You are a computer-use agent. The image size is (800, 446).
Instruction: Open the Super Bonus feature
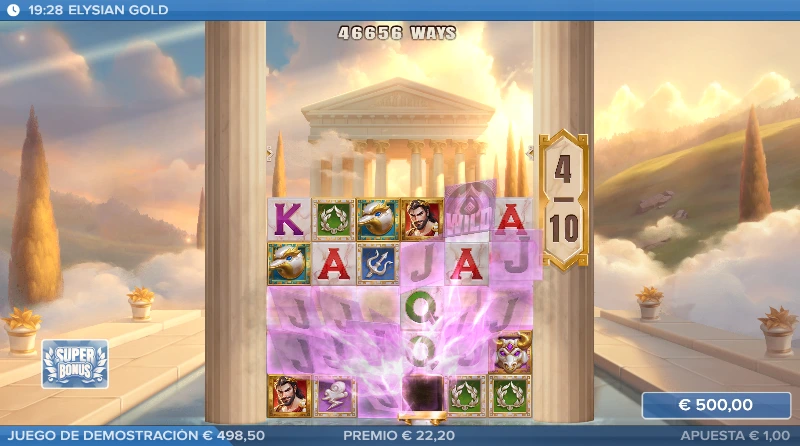pos(75,364)
